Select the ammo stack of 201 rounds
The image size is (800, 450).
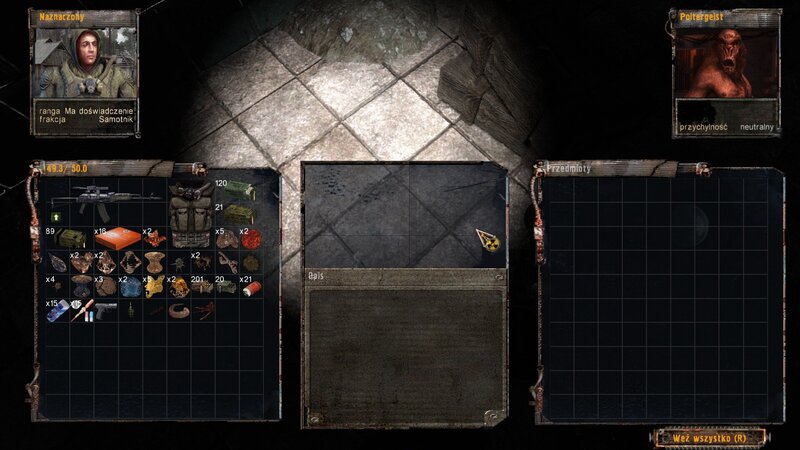coord(204,288)
